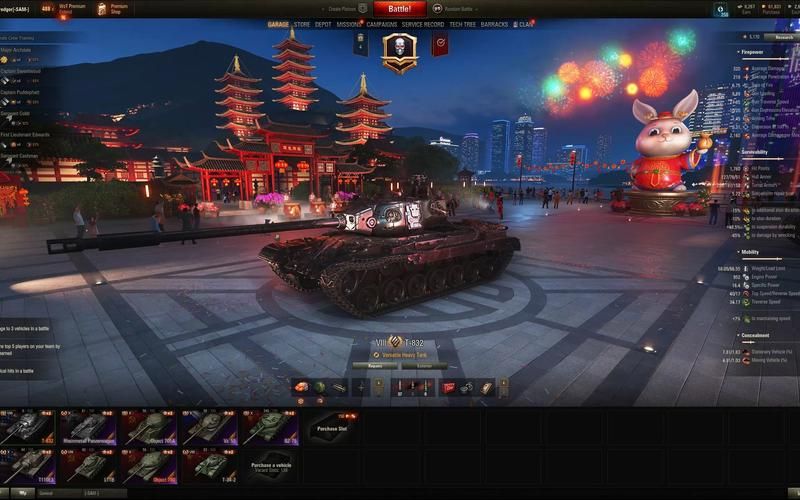Viewport: 800px width, 500px height.
Task: Select the red first aid kit consumable slot
Action: coord(449,387)
